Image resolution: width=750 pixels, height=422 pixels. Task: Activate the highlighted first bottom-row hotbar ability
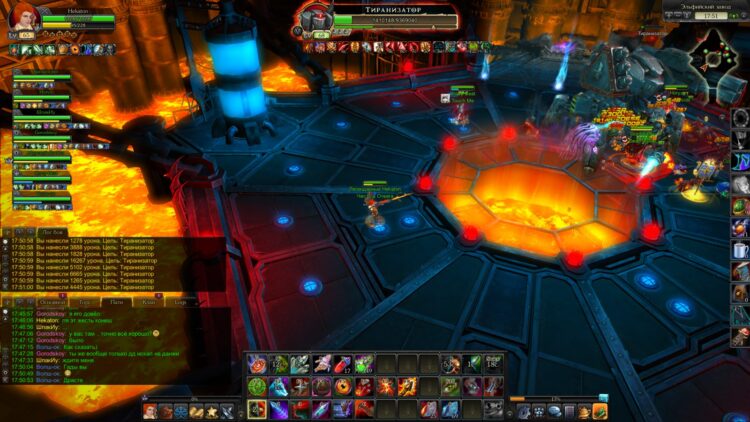point(257,409)
